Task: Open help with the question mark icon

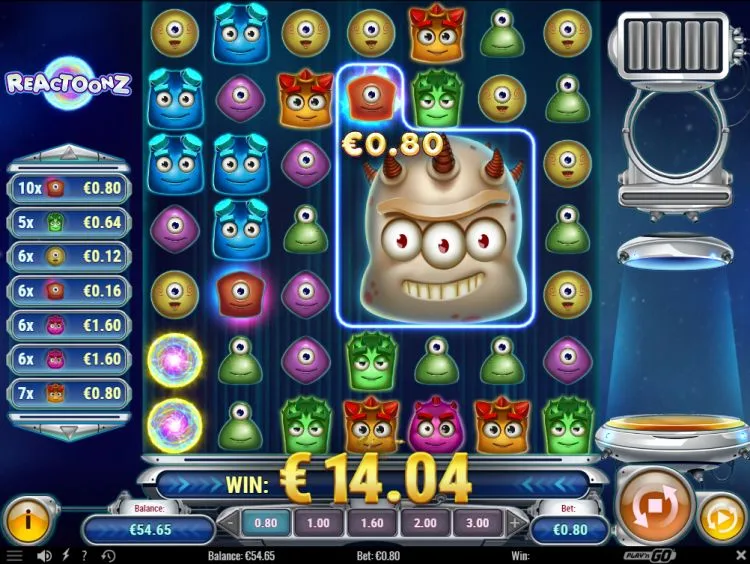Action: pos(84,555)
